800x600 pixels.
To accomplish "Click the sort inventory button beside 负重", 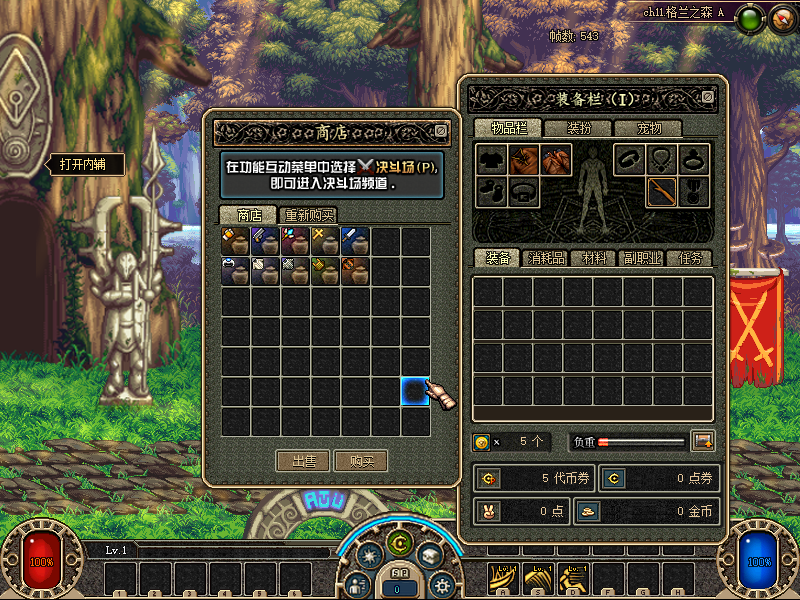I will point(702,441).
